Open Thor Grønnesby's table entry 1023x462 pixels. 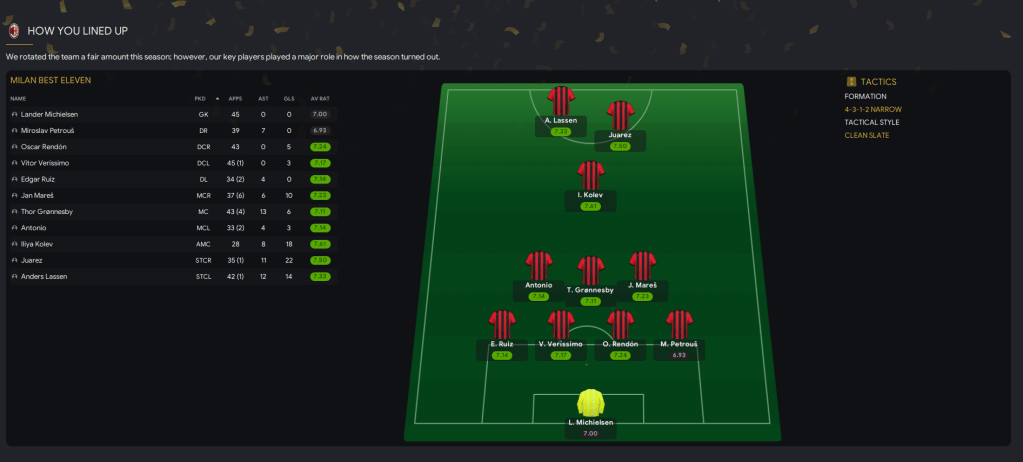coord(46,211)
